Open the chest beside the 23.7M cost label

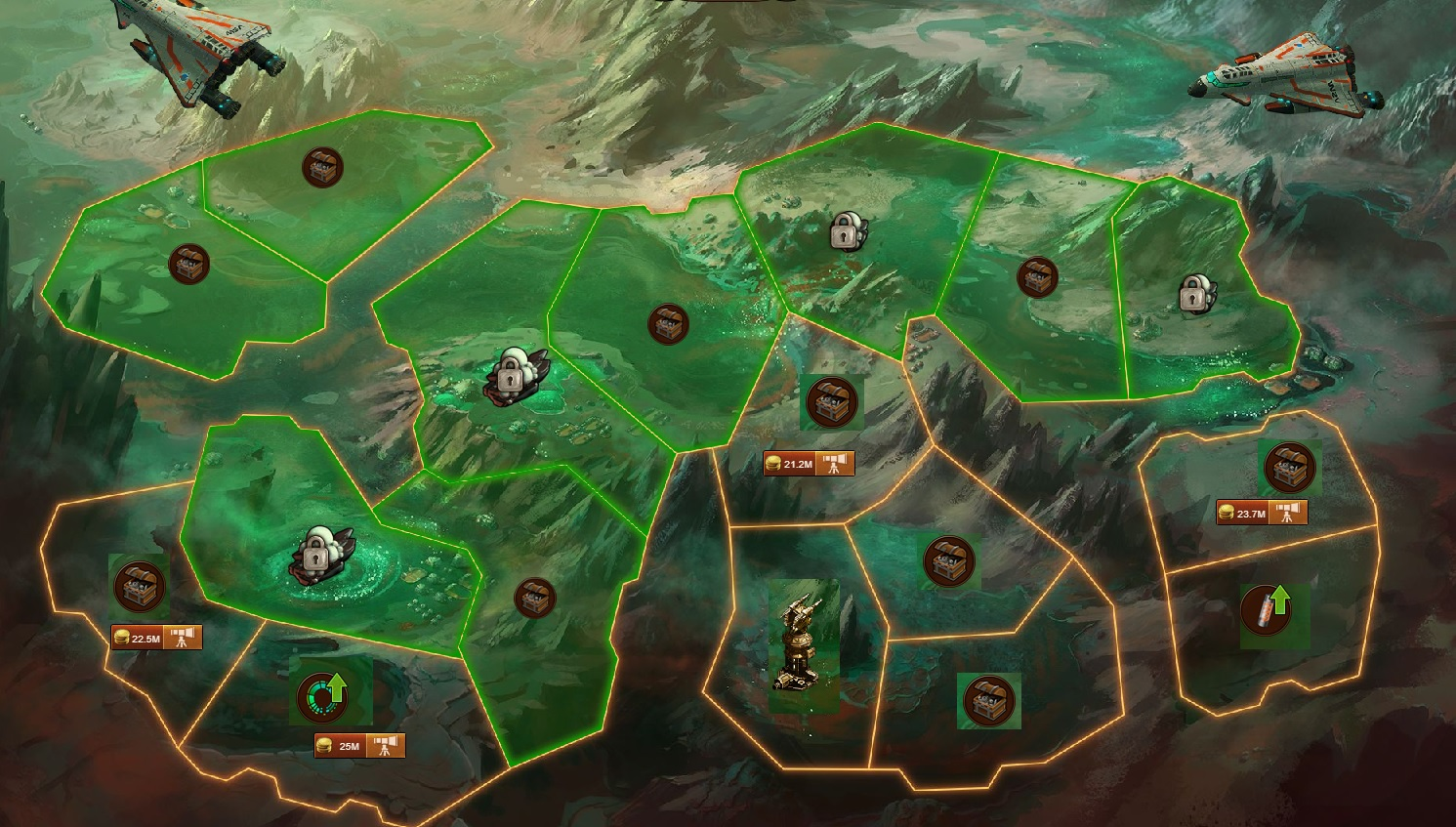tap(1291, 467)
